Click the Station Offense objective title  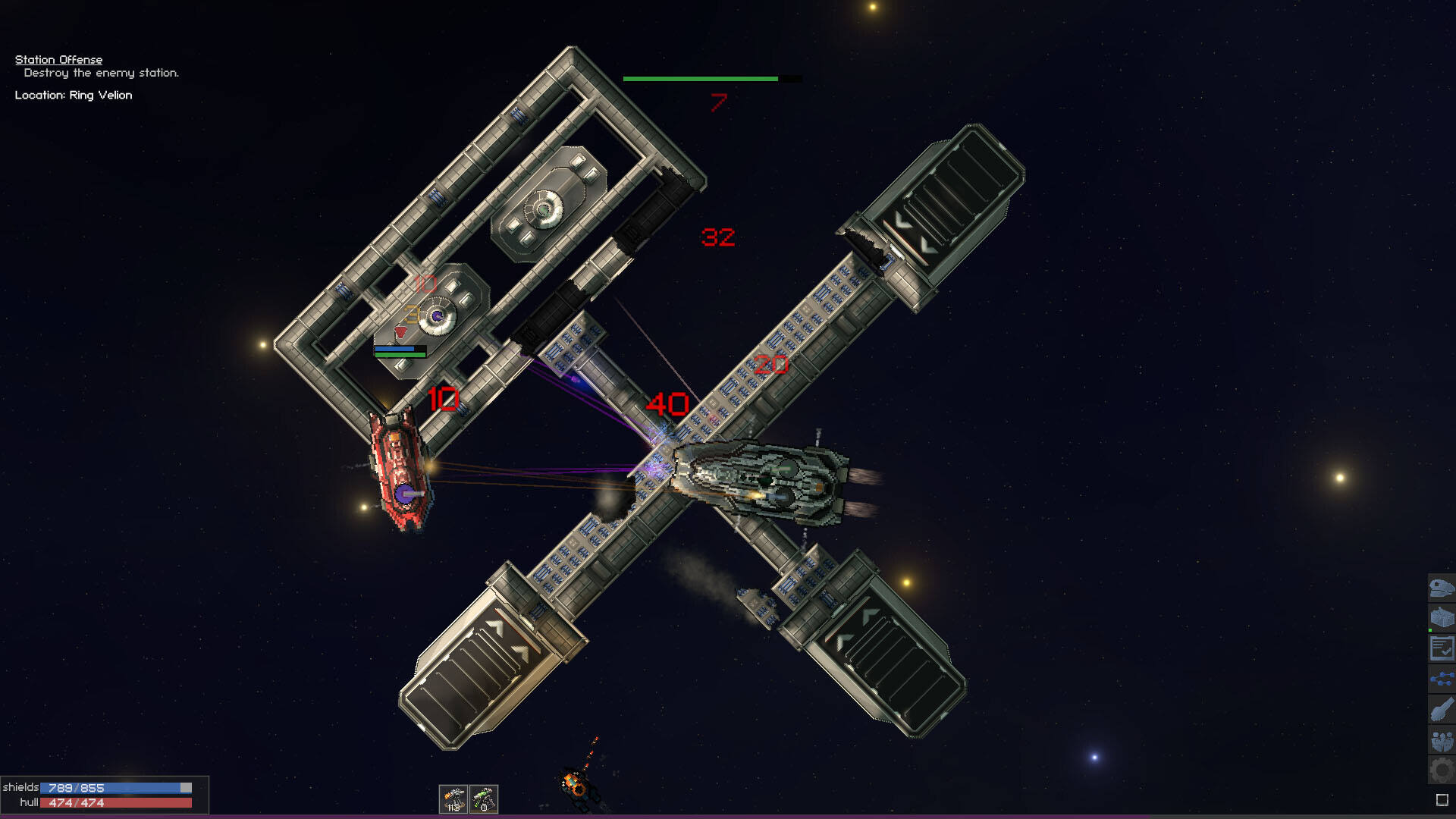click(58, 59)
